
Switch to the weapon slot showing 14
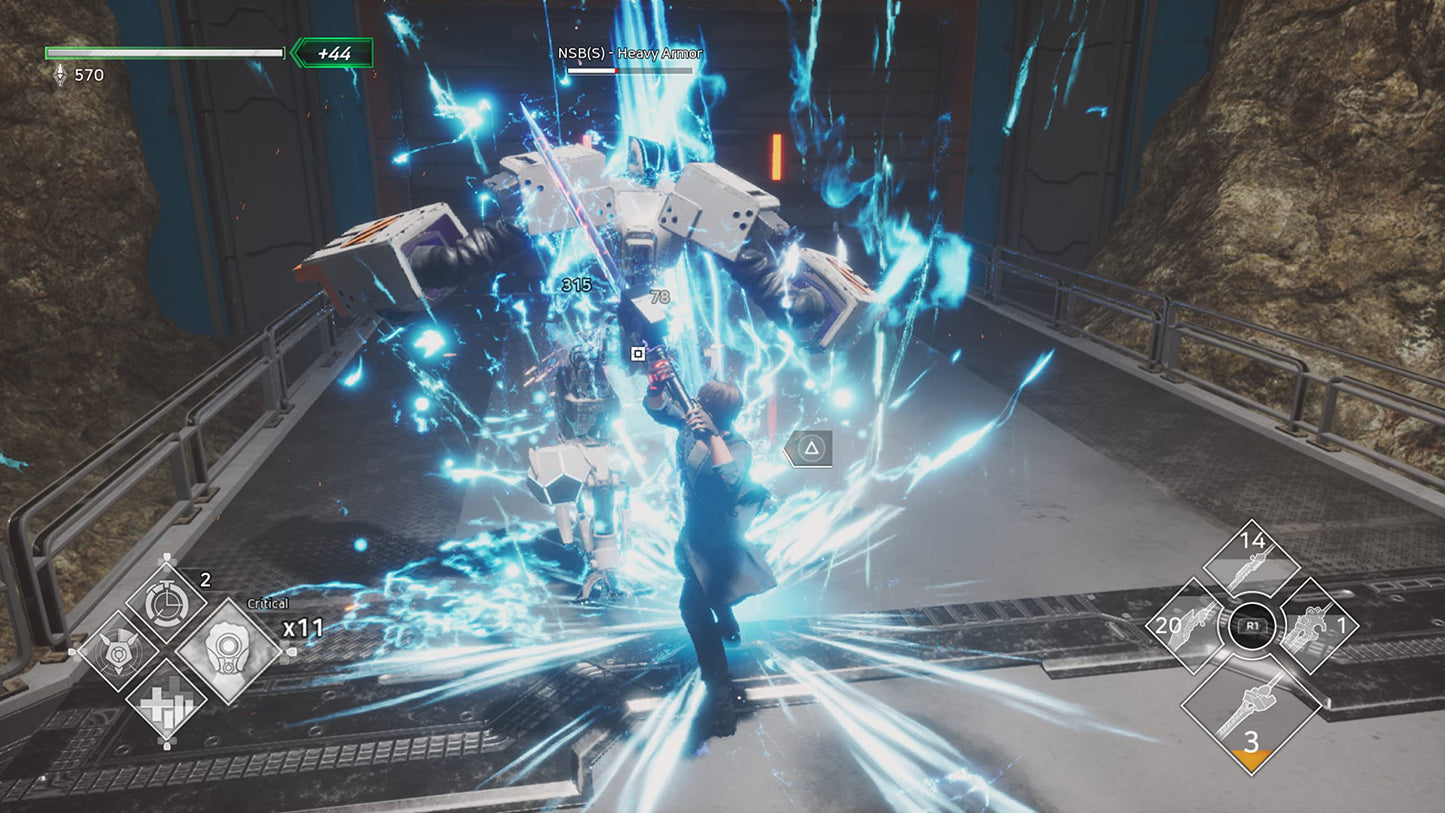1251,562
